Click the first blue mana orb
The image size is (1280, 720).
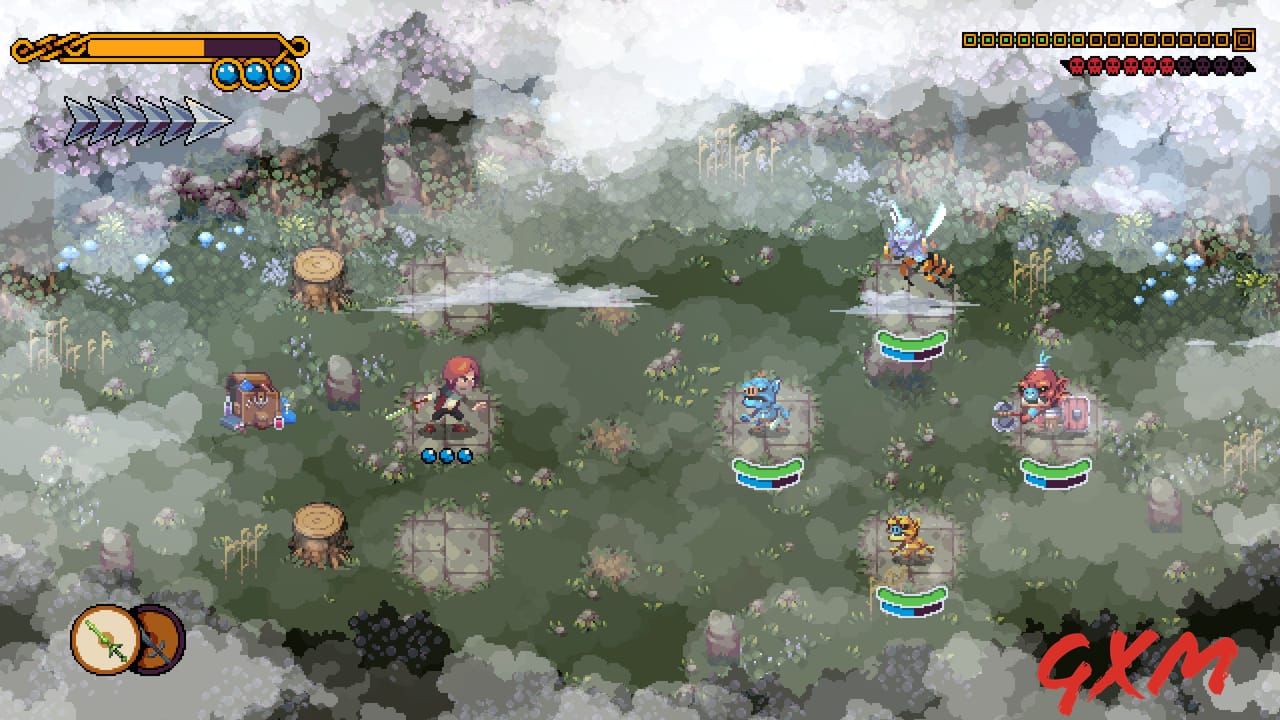pyautogui.click(x=226, y=74)
